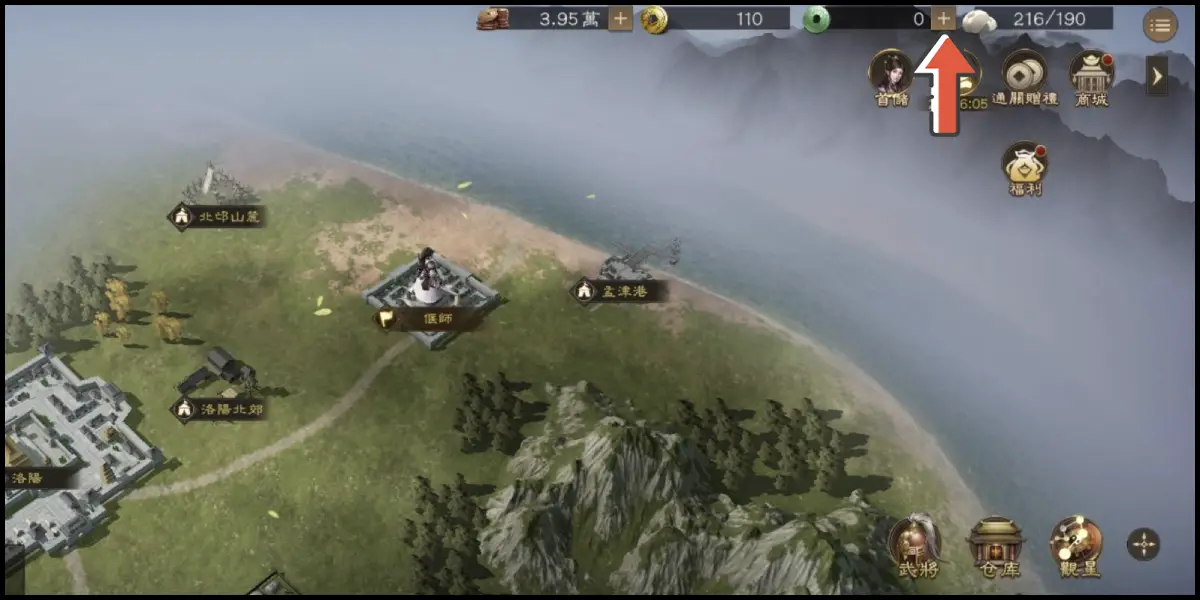Open the 觀星 stargazing feature
Image resolution: width=1200 pixels, height=600 pixels.
1076,548
